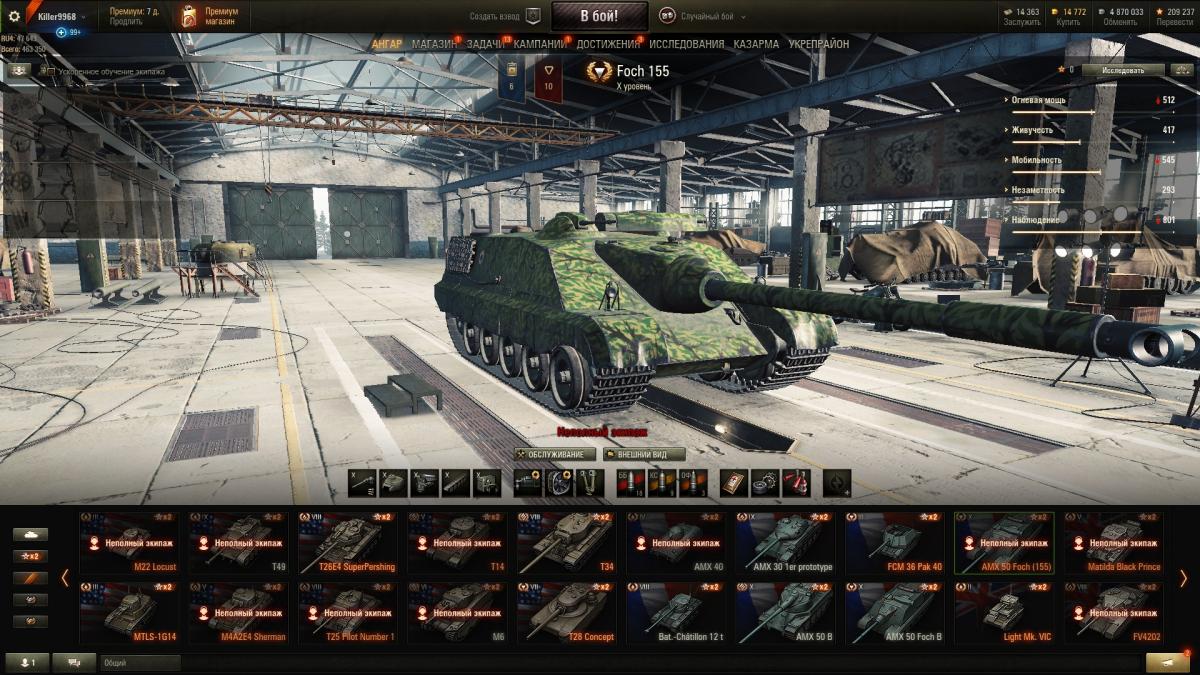
Task: Select the Matilda Black Prince tank
Action: click(1113, 543)
